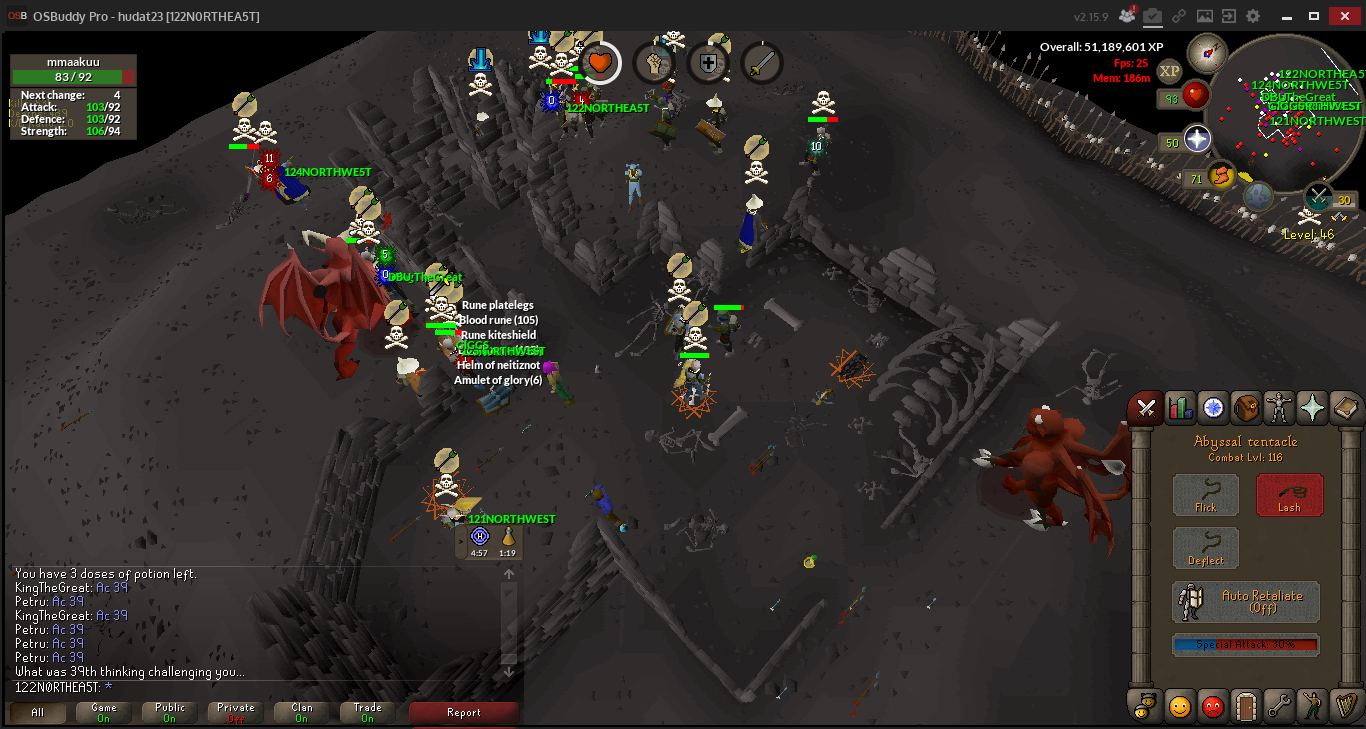This screenshot has height=729, width=1366.
Task: Toggle the XP counter orb
Action: 1169,71
